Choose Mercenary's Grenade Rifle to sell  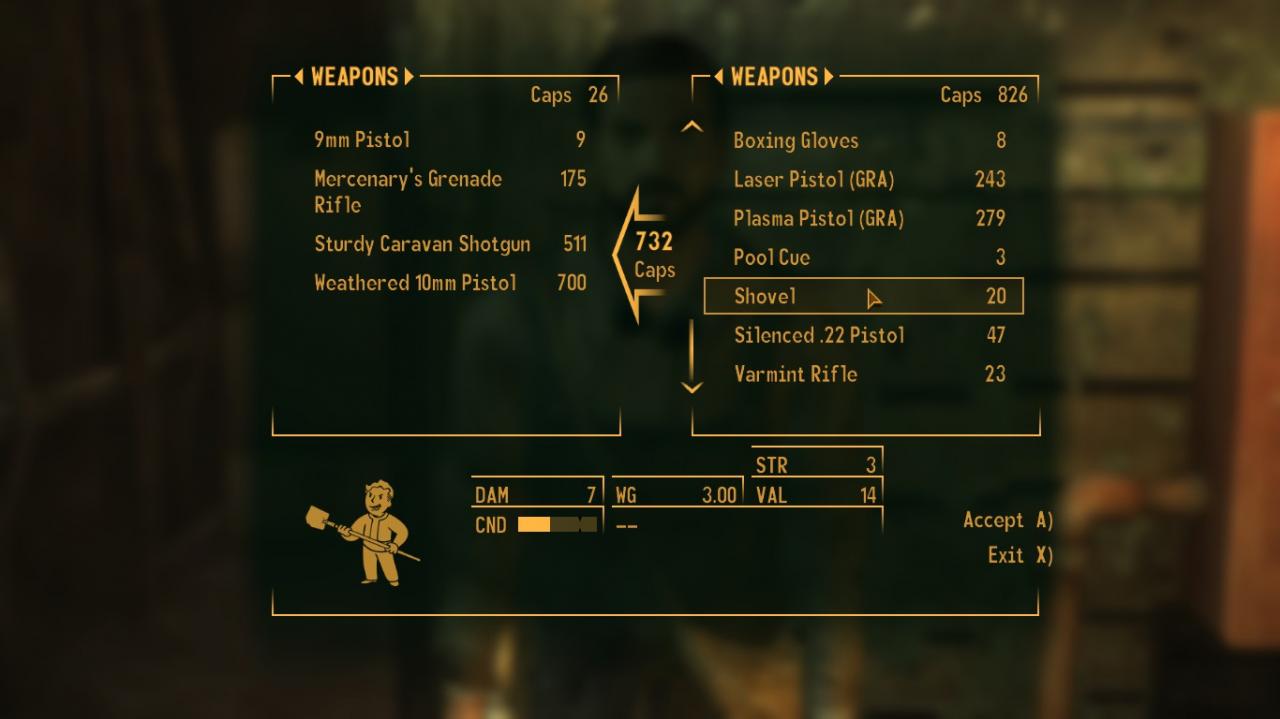tap(408, 191)
